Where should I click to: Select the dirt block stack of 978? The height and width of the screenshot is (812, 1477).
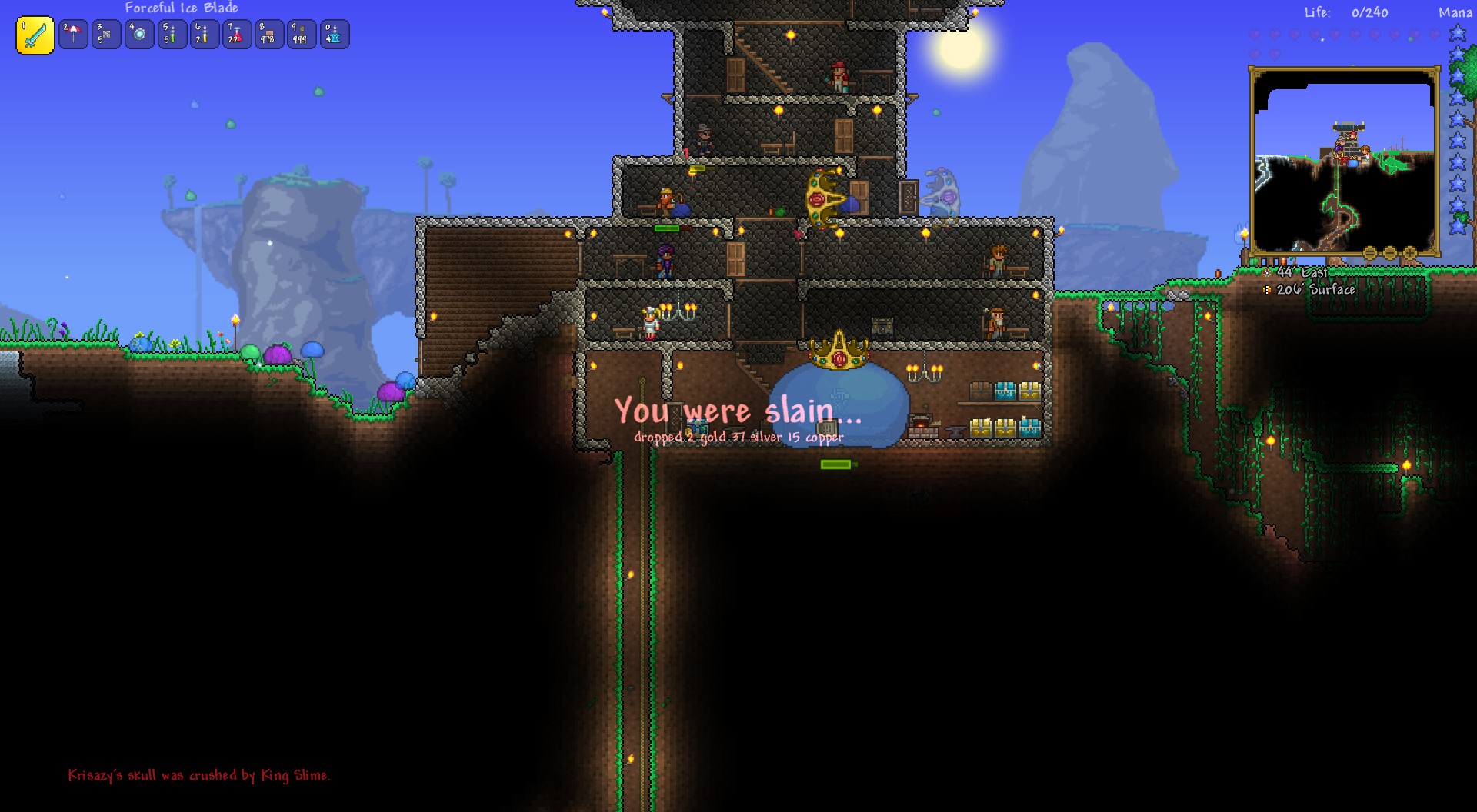click(268, 35)
